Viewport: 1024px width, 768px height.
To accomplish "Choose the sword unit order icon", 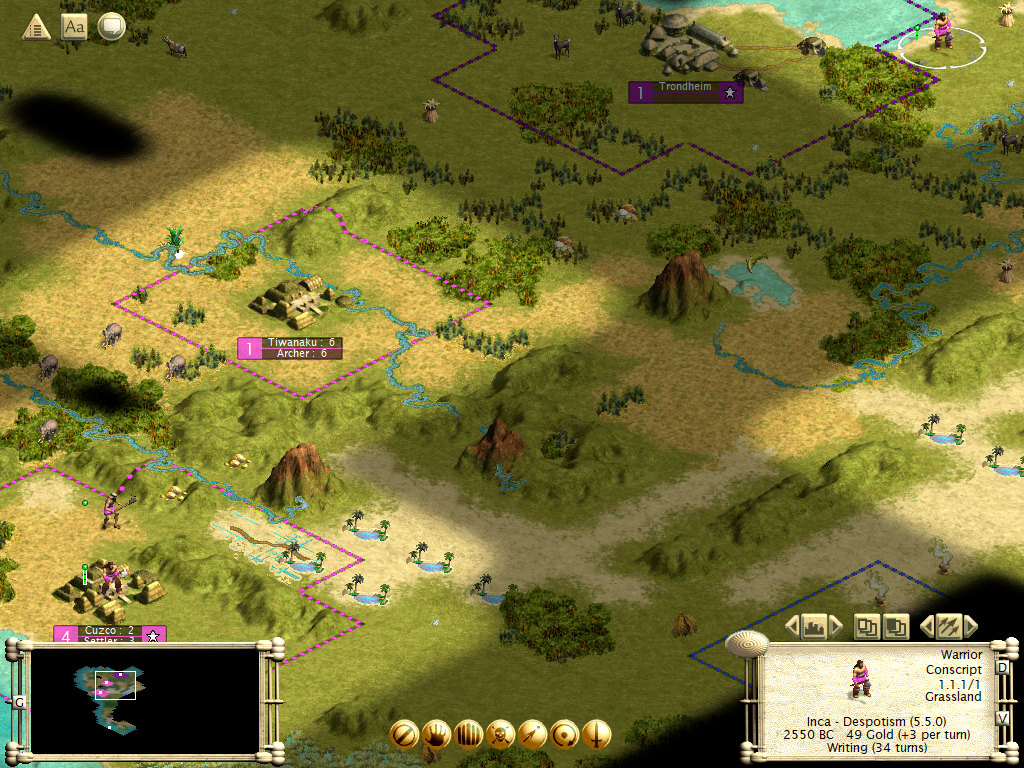I will pos(597,734).
